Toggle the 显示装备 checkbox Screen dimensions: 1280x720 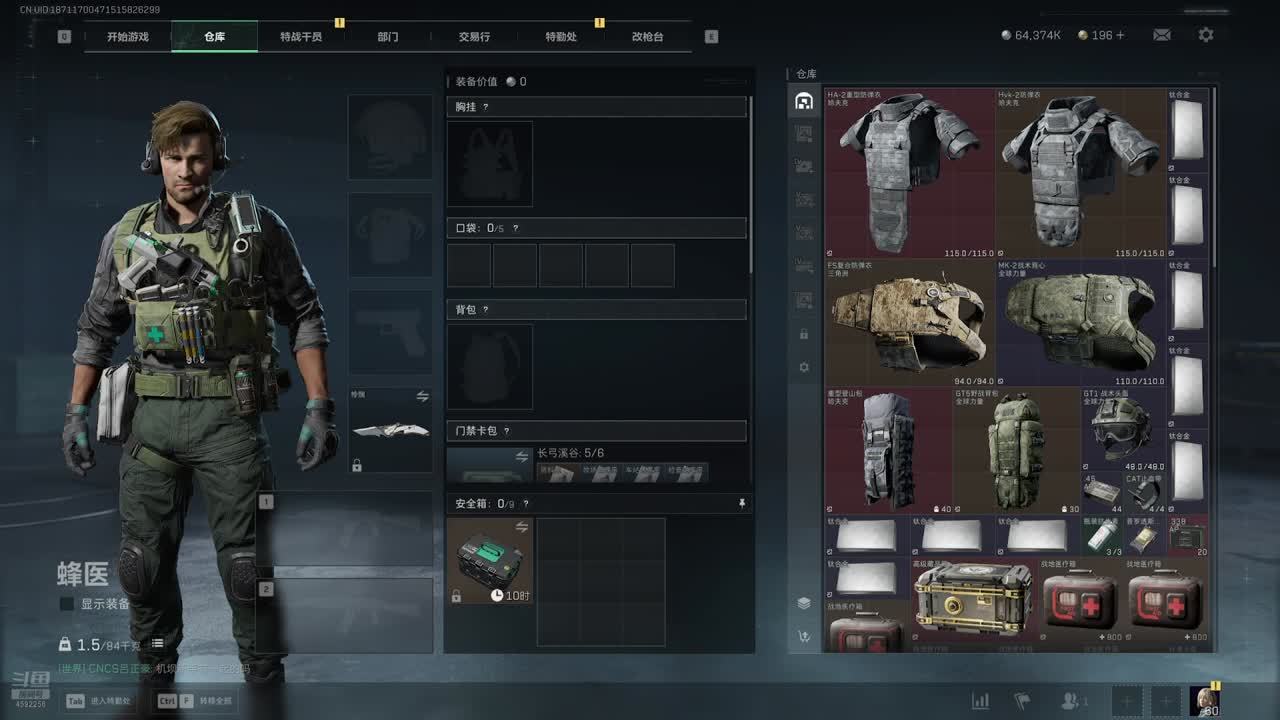[x=67, y=604]
